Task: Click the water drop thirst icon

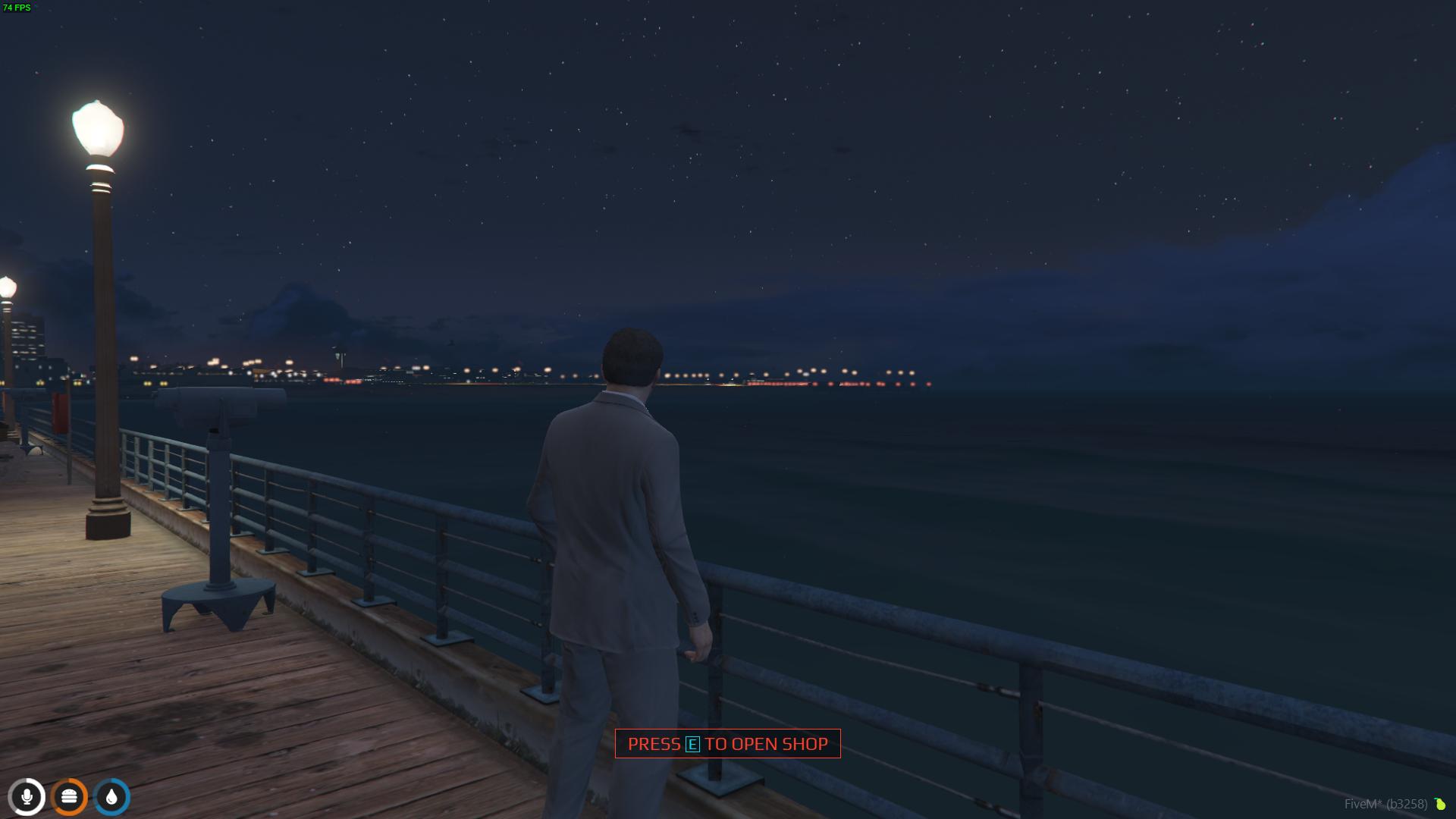Action: 111,797
